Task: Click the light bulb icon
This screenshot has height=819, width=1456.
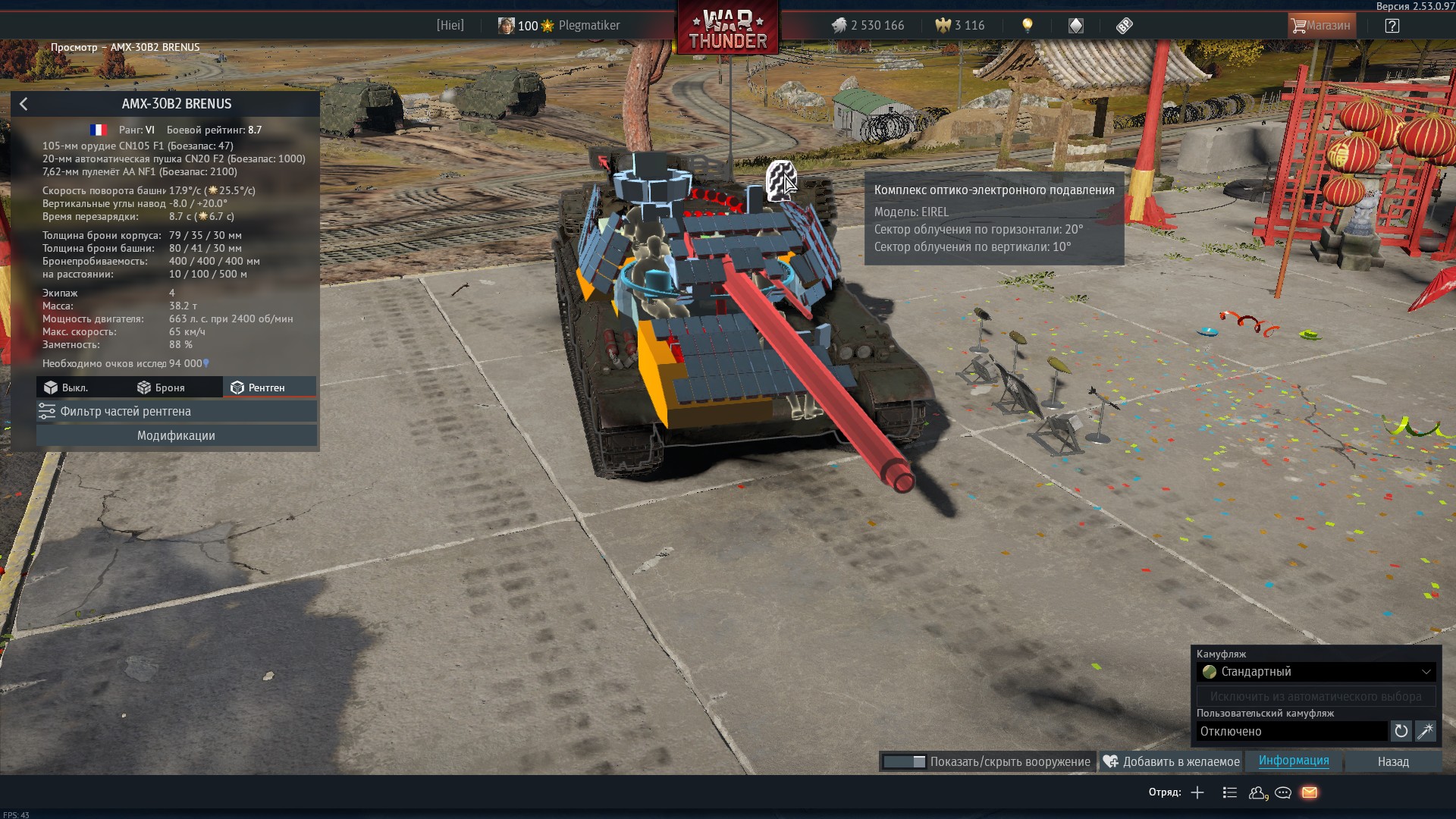Action: [x=1028, y=26]
